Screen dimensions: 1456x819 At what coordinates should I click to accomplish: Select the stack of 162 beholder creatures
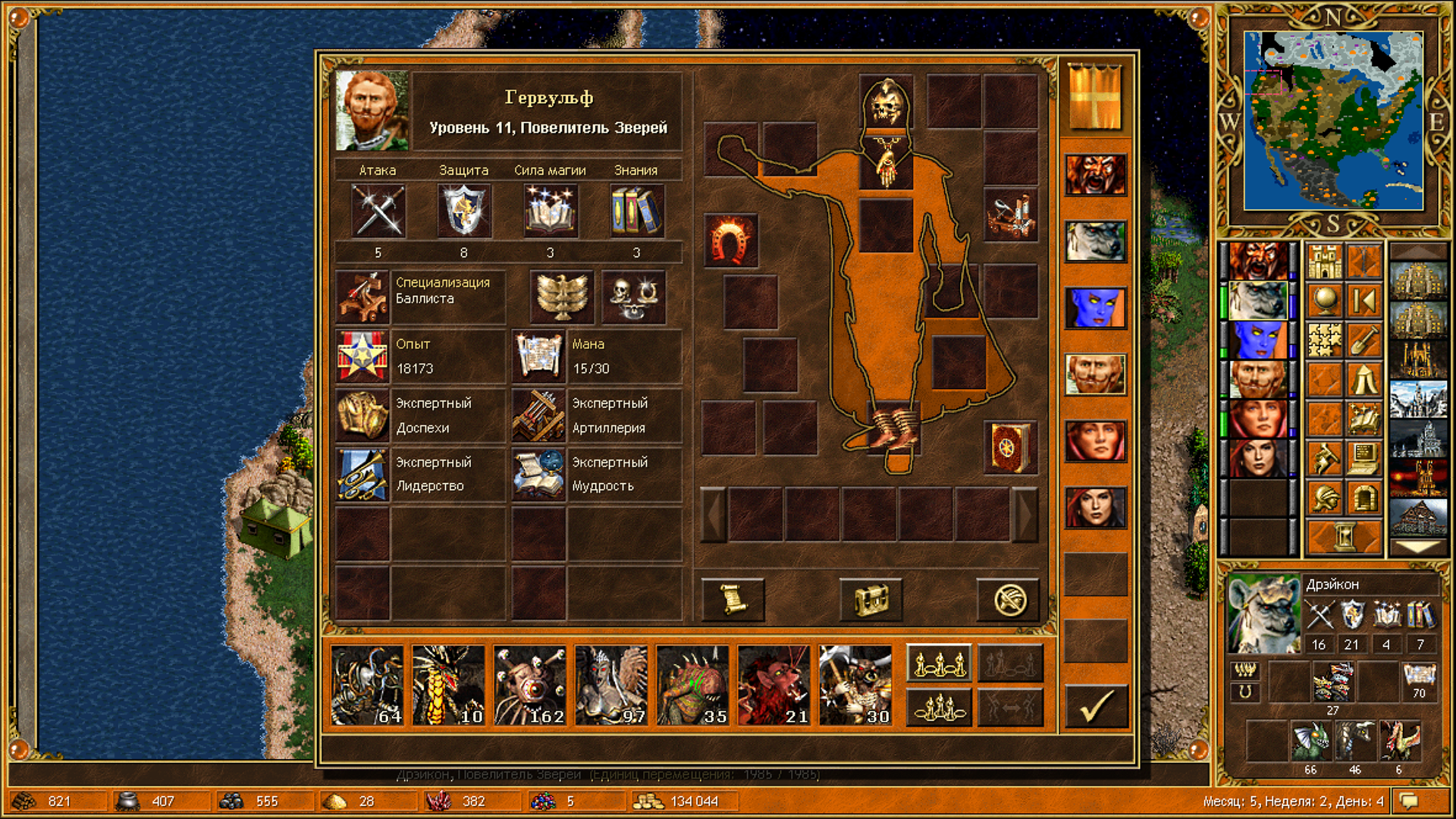[529, 686]
